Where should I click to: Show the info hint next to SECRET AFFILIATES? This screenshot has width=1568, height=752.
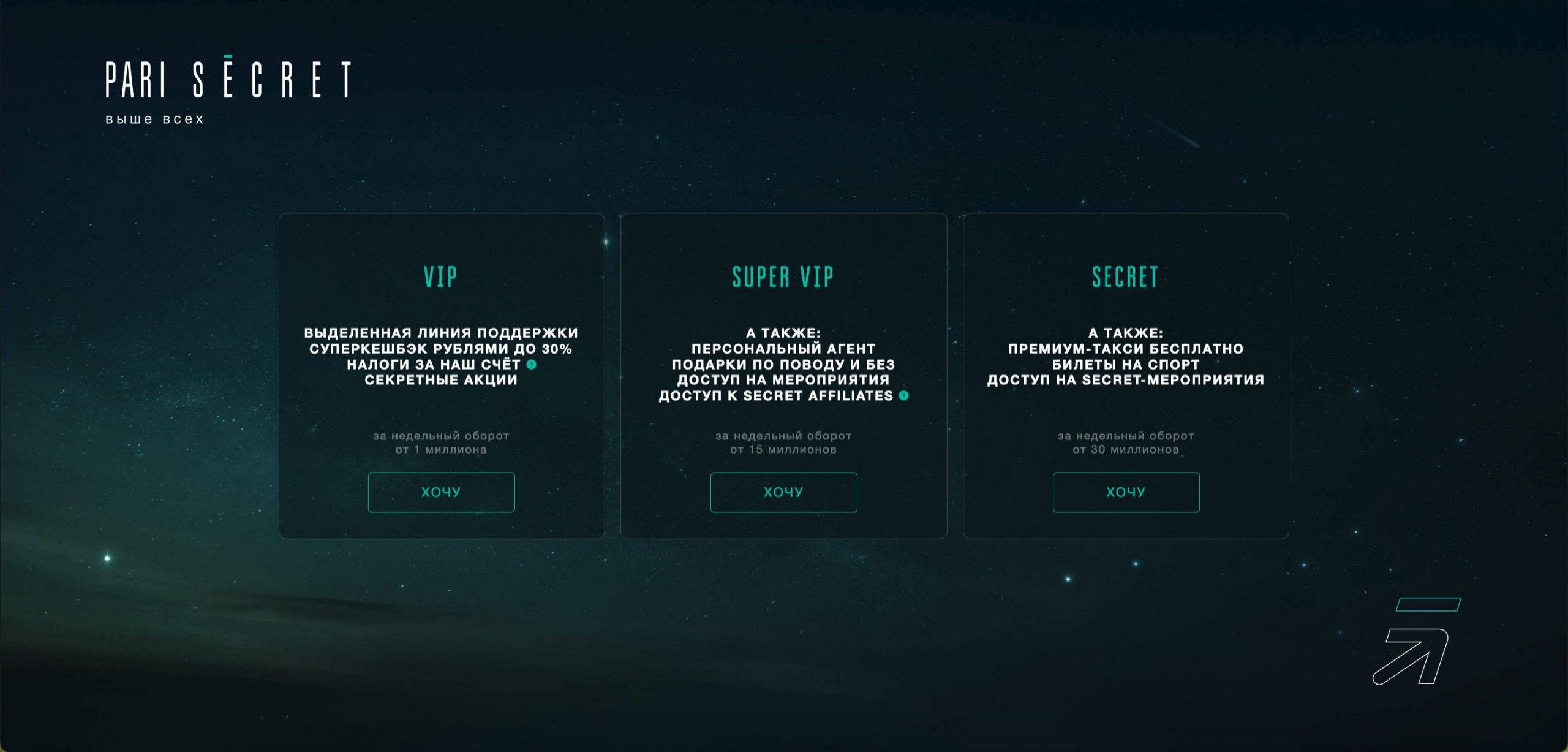903,396
